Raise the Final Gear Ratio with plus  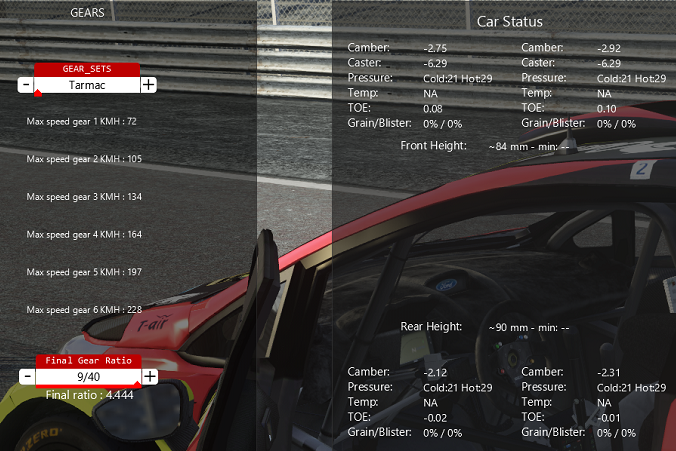pyautogui.click(x=149, y=376)
